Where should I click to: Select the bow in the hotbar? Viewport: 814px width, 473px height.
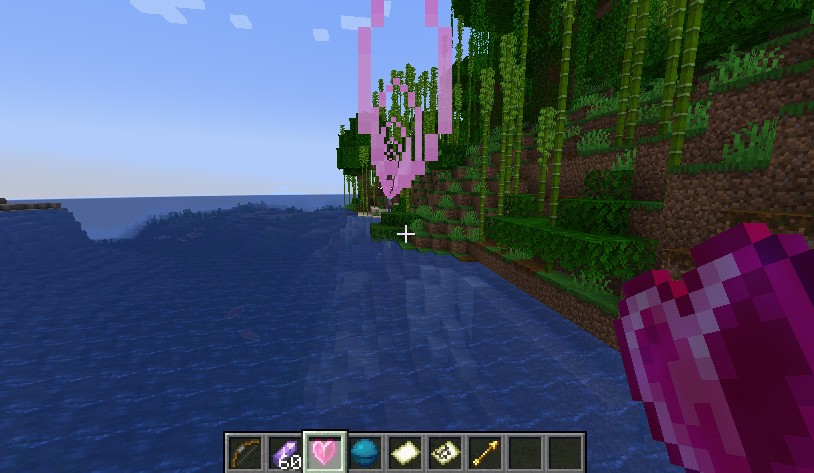coord(244,452)
